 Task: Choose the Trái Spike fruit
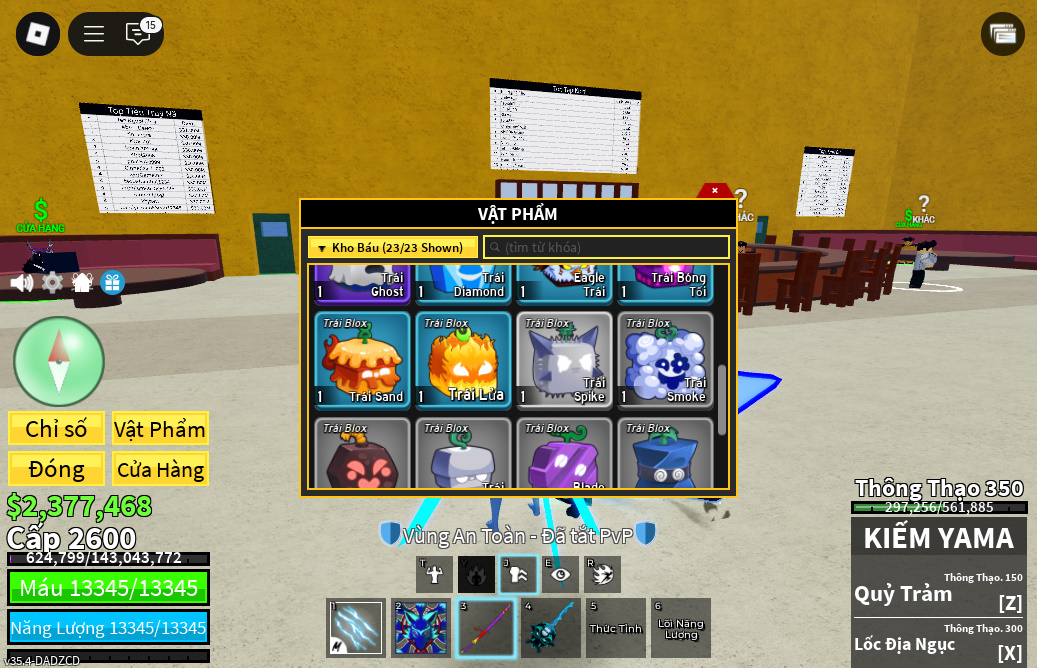[x=564, y=360]
